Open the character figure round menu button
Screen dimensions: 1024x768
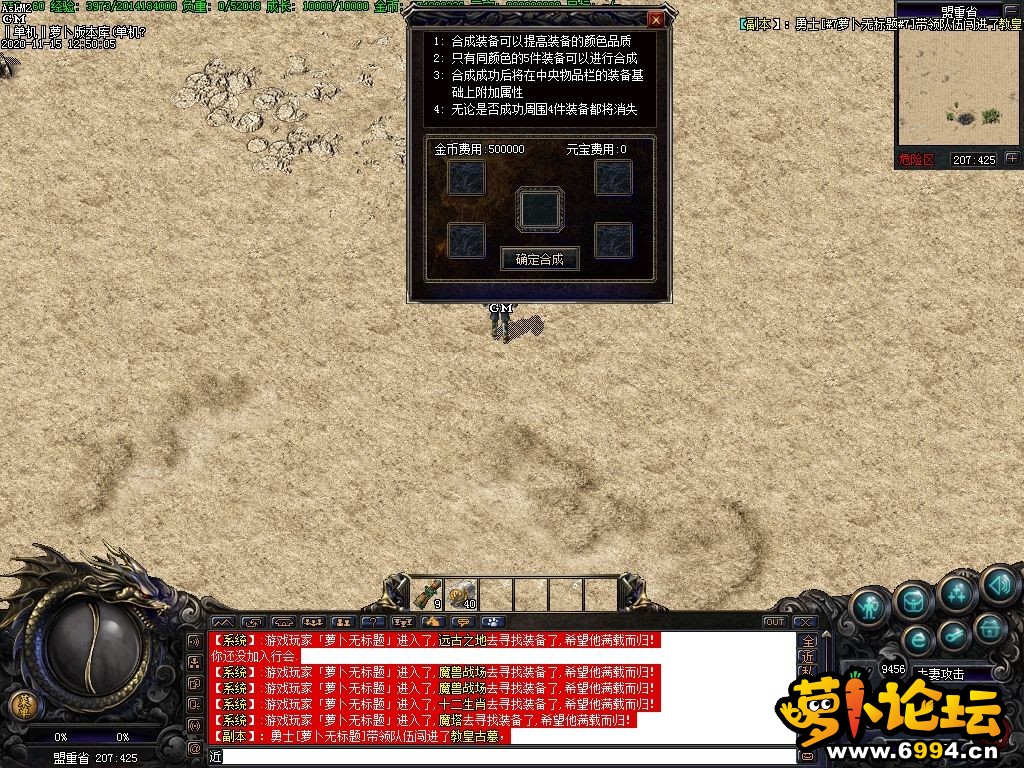(x=870, y=606)
